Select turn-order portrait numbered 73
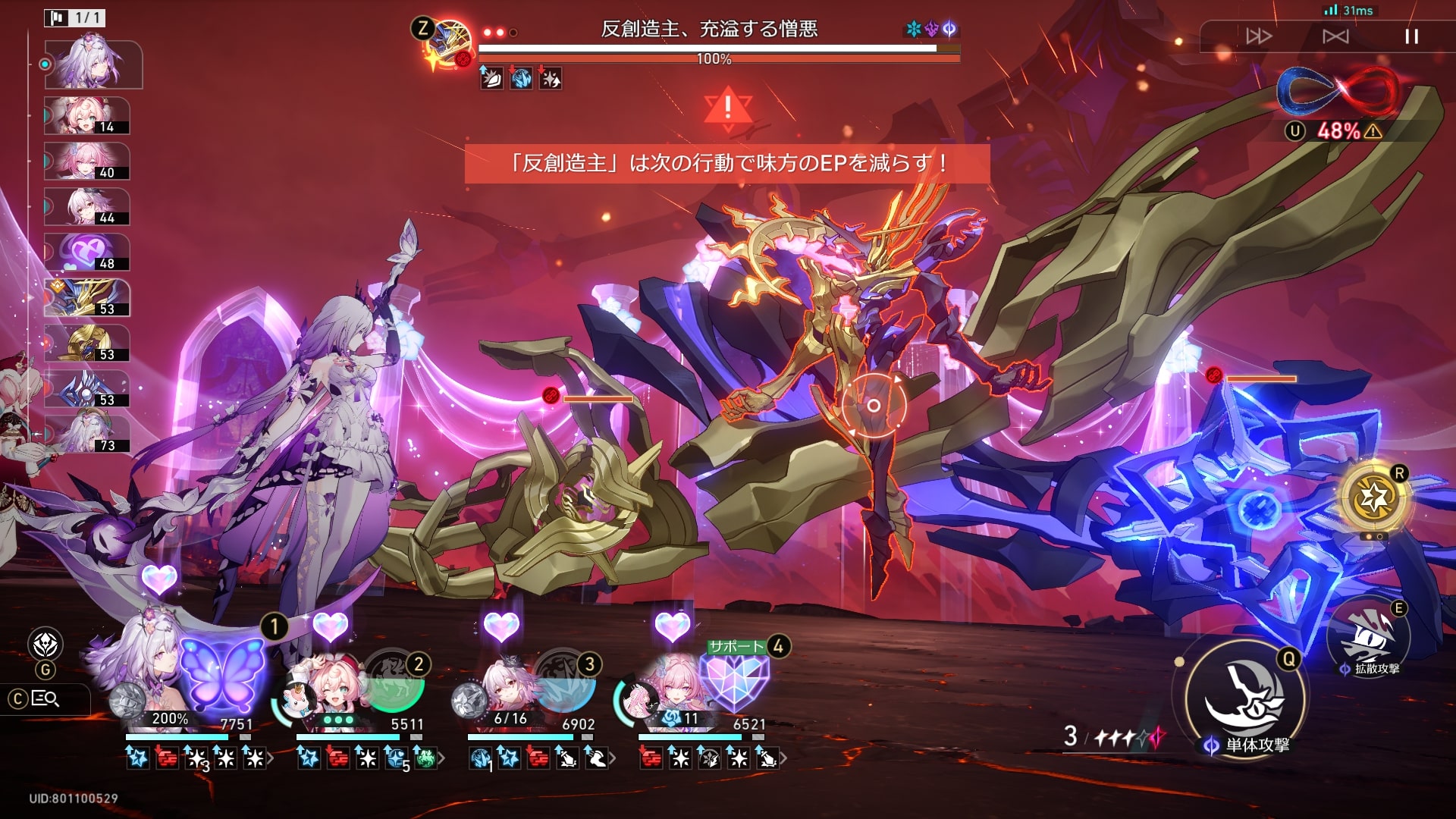 click(x=86, y=435)
